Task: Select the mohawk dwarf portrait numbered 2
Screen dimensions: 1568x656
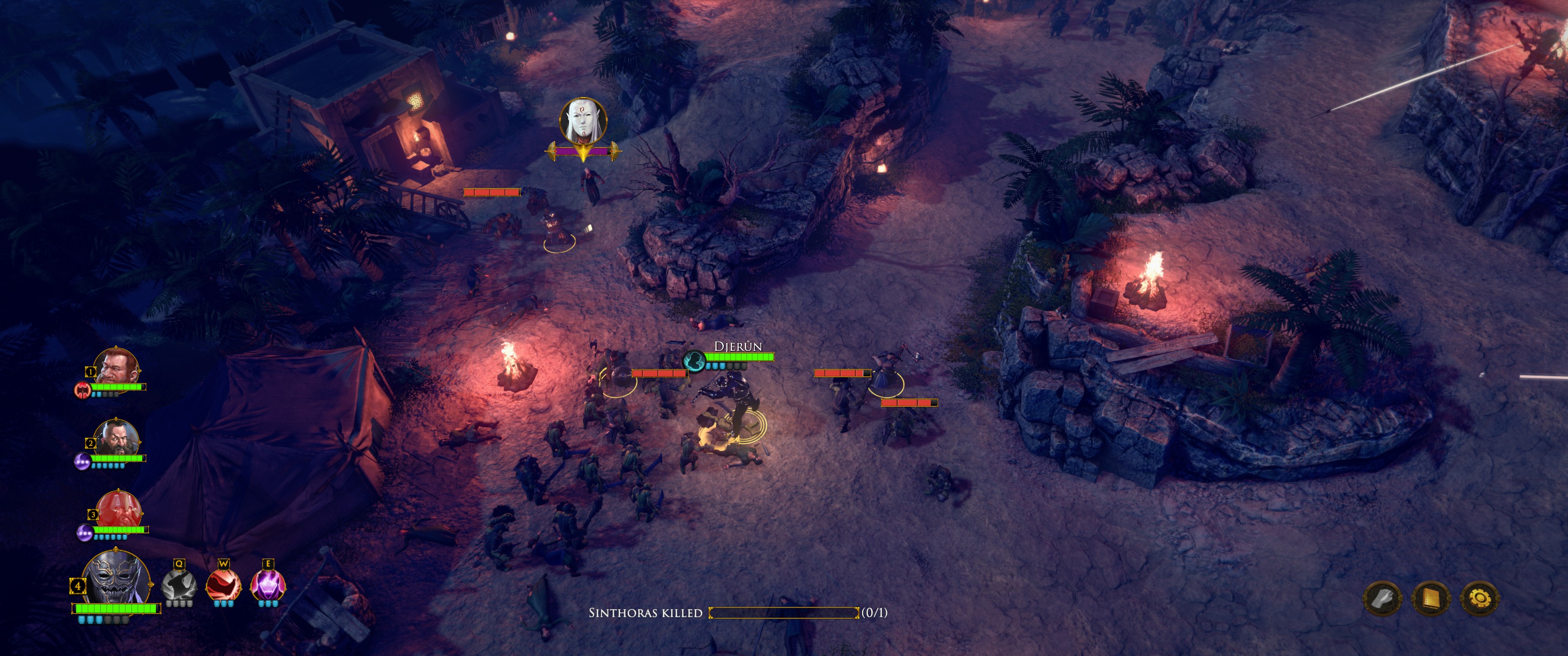Action: click(x=116, y=438)
